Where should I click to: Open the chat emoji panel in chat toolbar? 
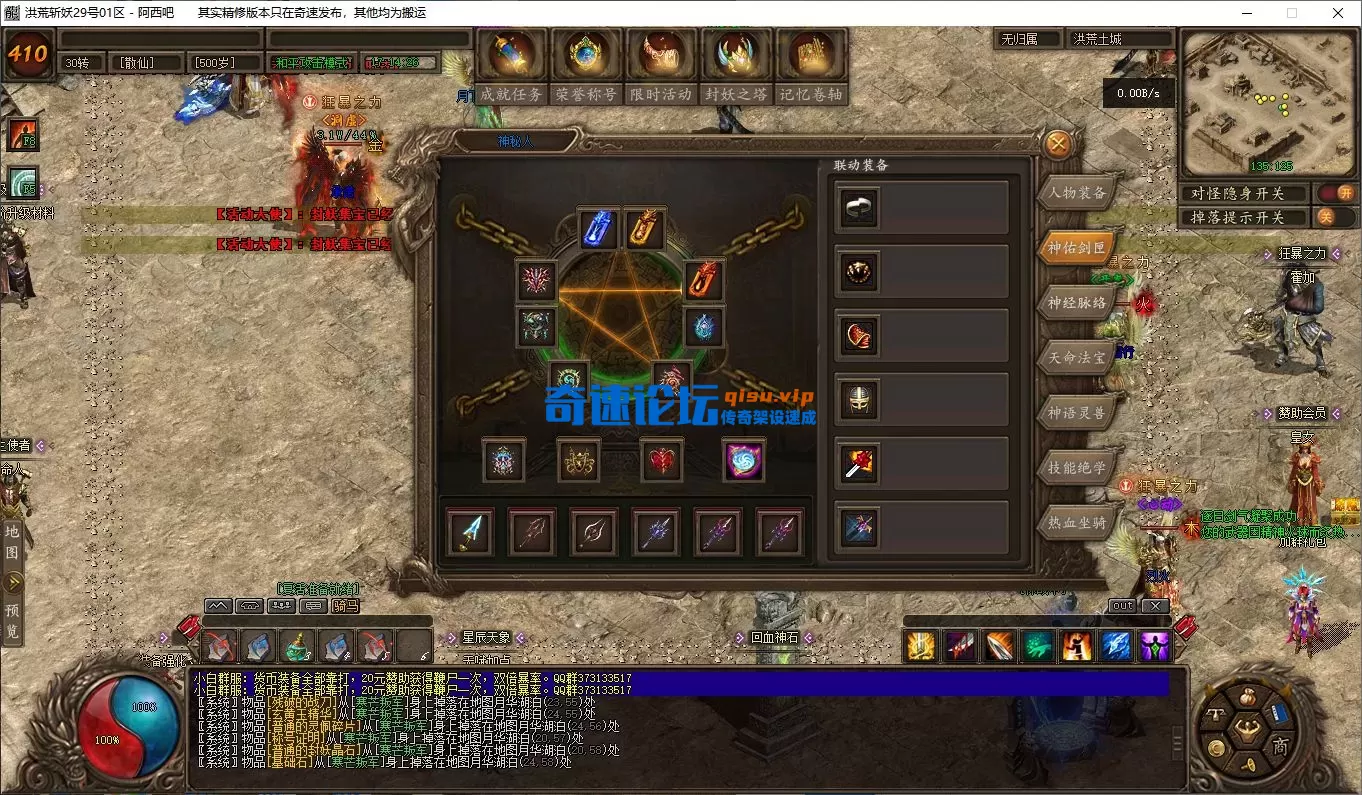tap(281, 605)
